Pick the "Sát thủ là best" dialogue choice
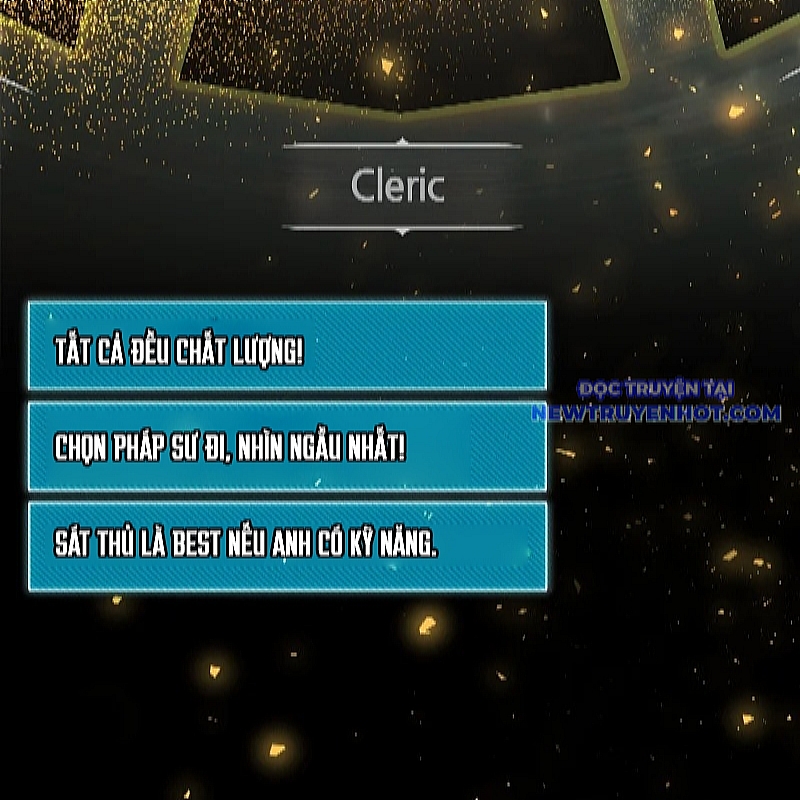Viewport: 800px width, 800px height. coord(287,546)
